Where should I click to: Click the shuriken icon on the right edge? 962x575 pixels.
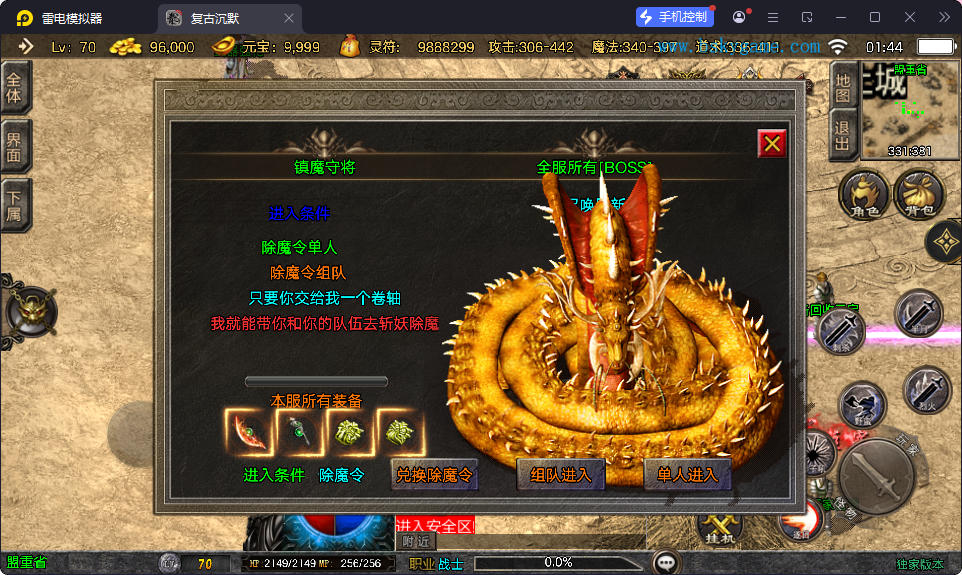click(x=945, y=240)
